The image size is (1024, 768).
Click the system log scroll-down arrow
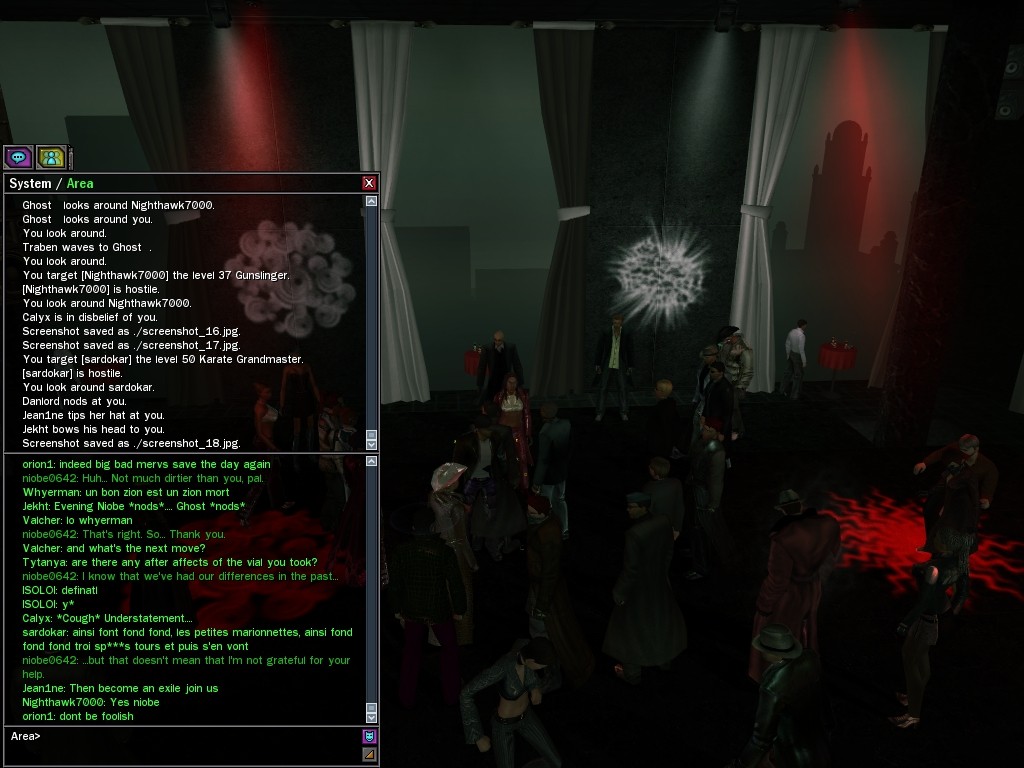click(372, 442)
